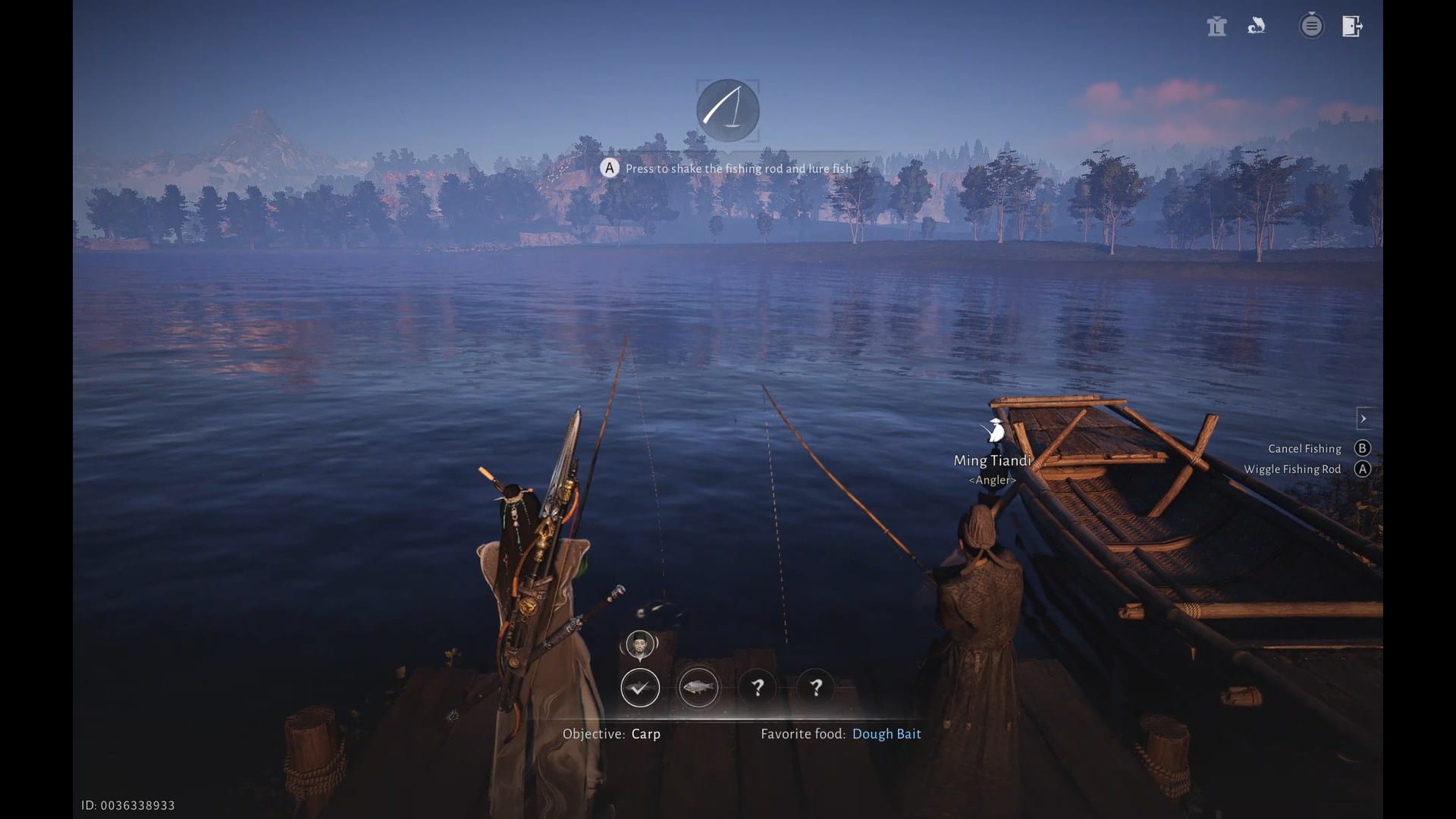Click the ID number in bottom corner
This screenshot has width=1456, height=819.
point(130,805)
